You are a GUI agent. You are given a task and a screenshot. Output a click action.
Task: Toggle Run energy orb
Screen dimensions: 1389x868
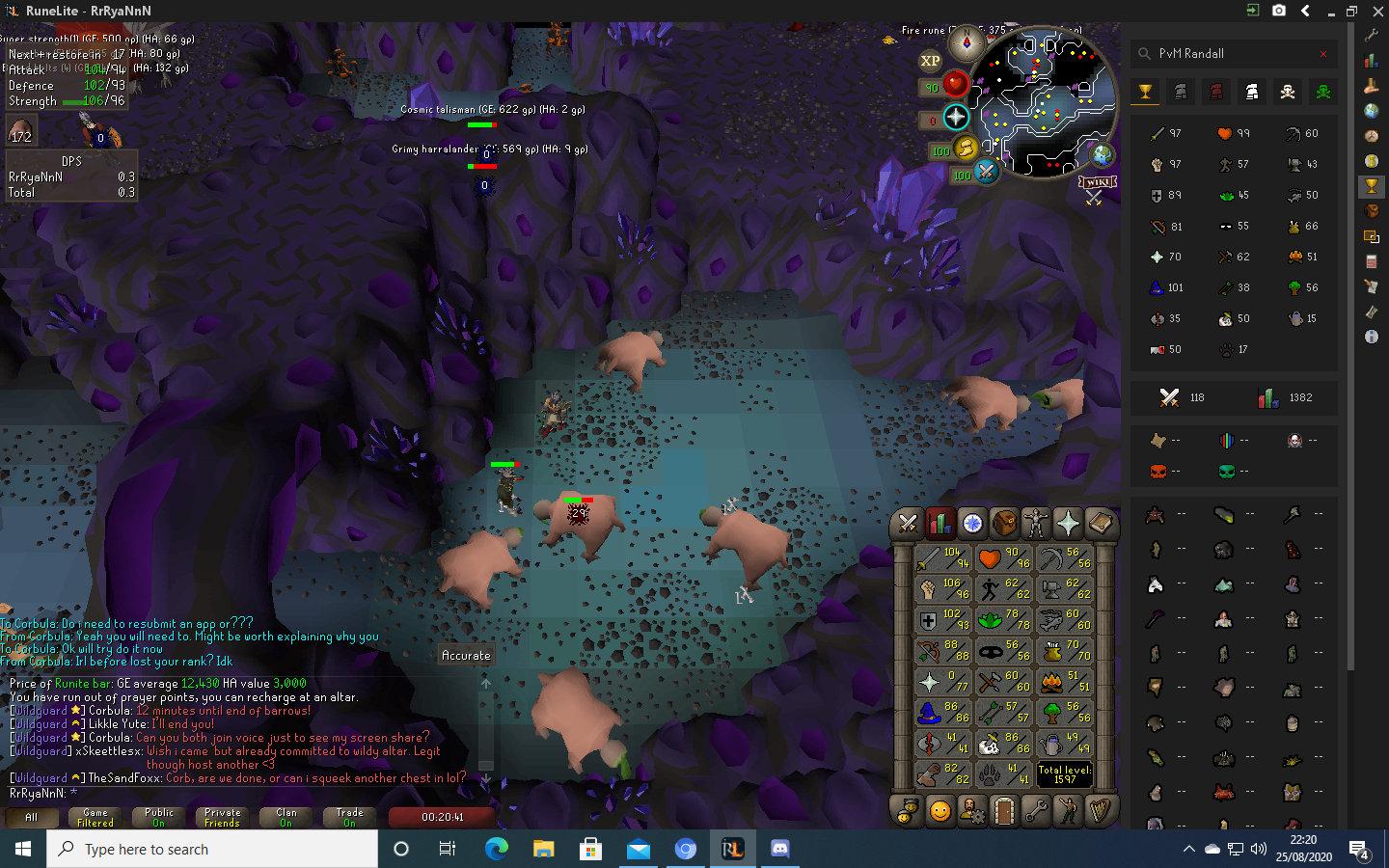click(966, 147)
